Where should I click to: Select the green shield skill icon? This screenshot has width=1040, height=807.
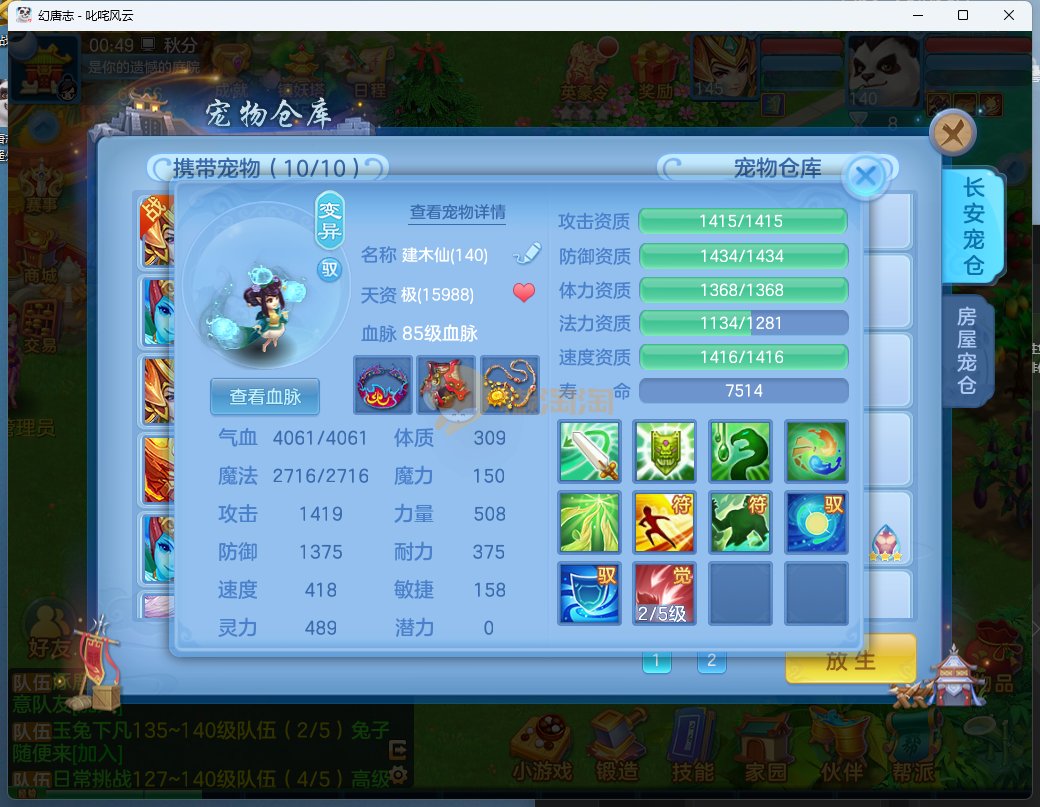(665, 452)
